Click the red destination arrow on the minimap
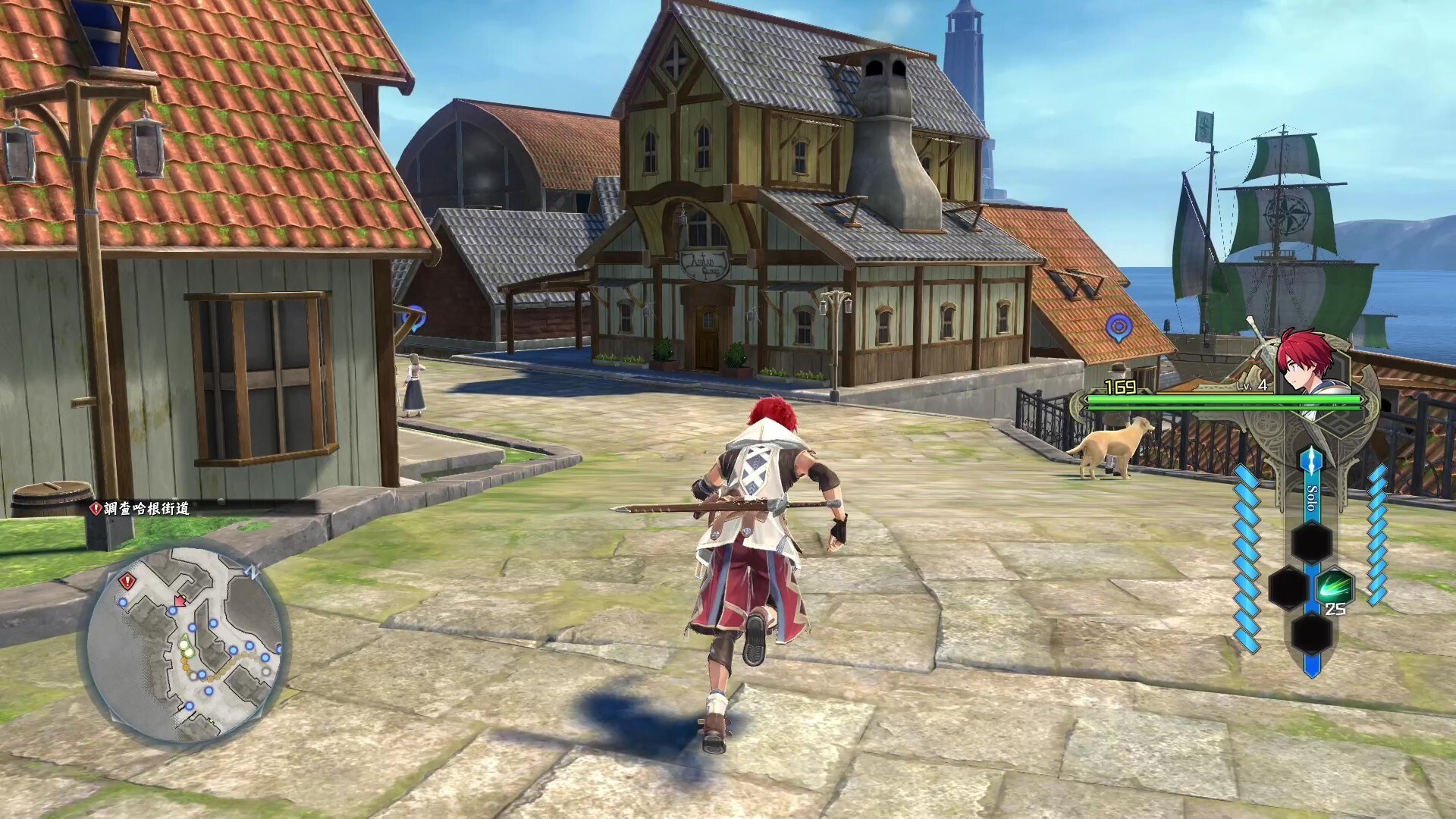 [x=180, y=601]
